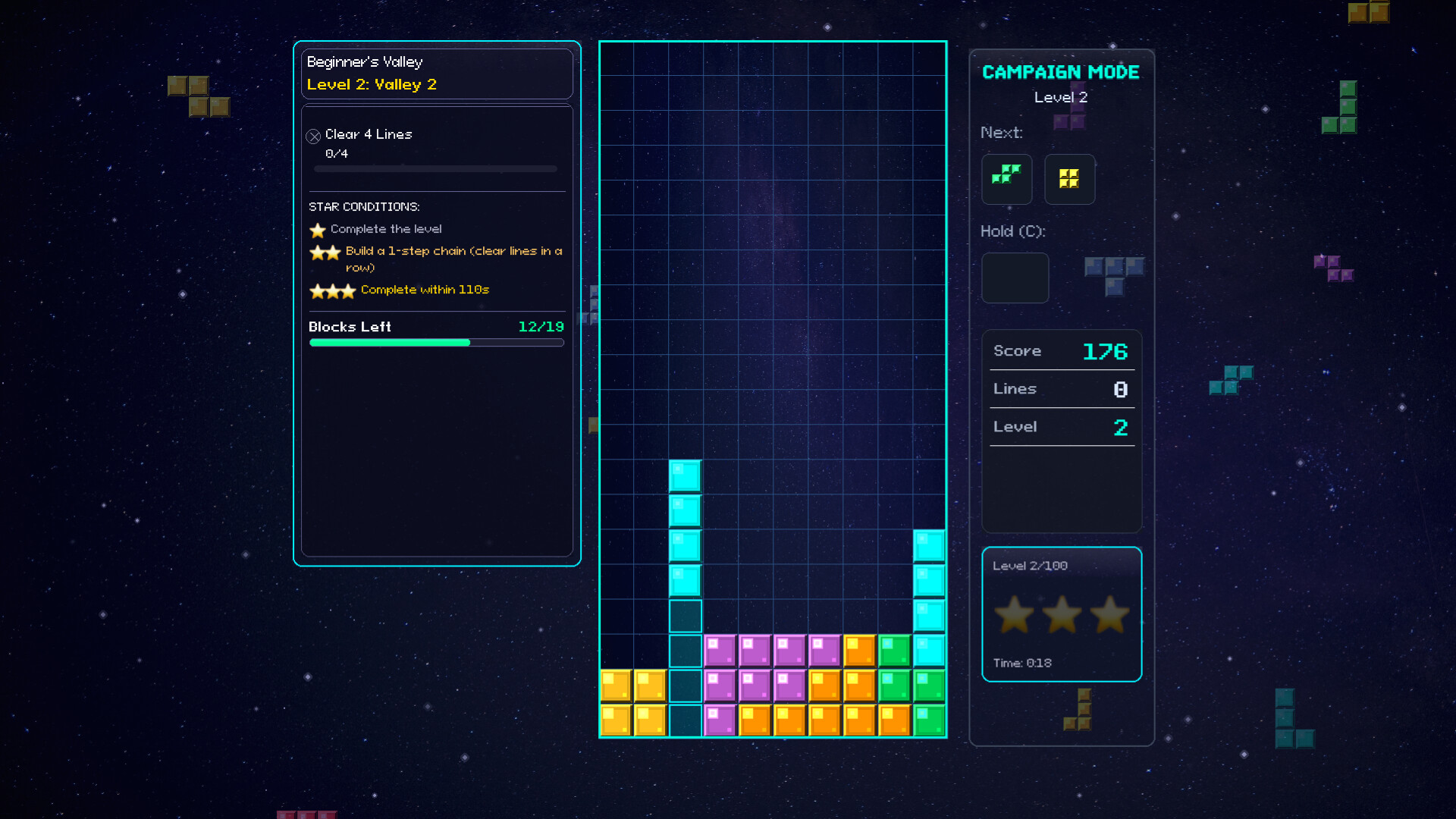The width and height of the screenshot is (1456, 819).
Task: Toggle the Complete within 110s star condition
Action: click(334, 291)
